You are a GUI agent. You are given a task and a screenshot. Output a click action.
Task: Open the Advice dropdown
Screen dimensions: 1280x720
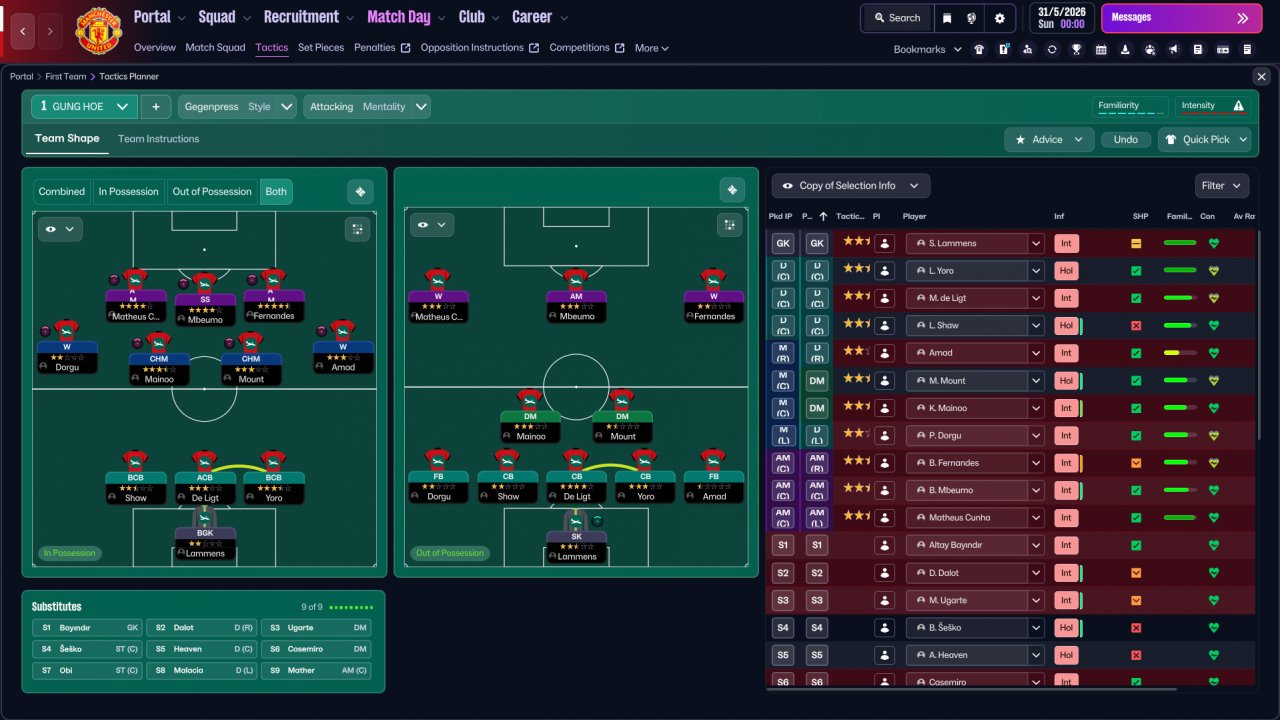click(x=1048, y=140)
